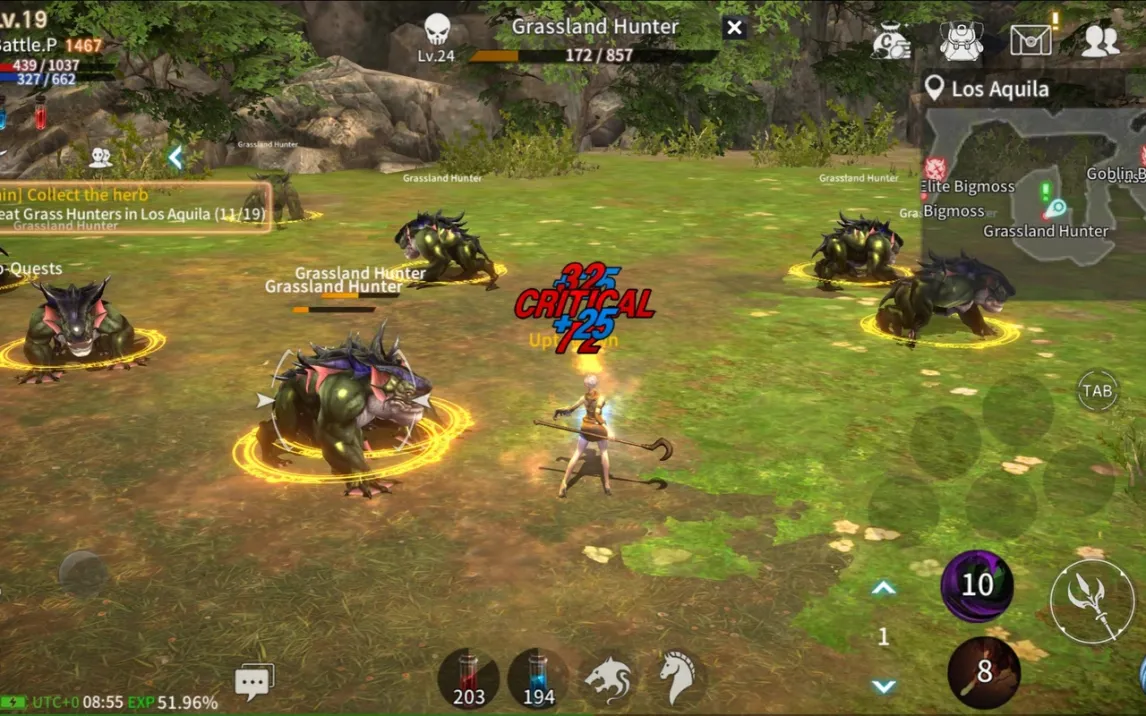Screen dimensions: 1146x716
Task: Activate the staff basic attack button
Action: [x=1092, y=601]
